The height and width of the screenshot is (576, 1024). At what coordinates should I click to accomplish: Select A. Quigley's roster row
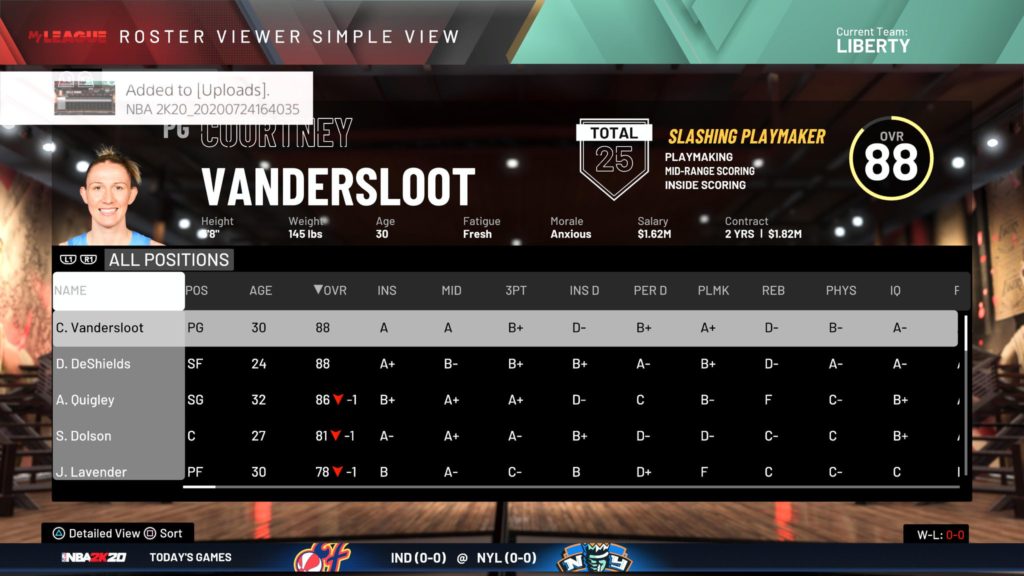[x=85, y=400]
